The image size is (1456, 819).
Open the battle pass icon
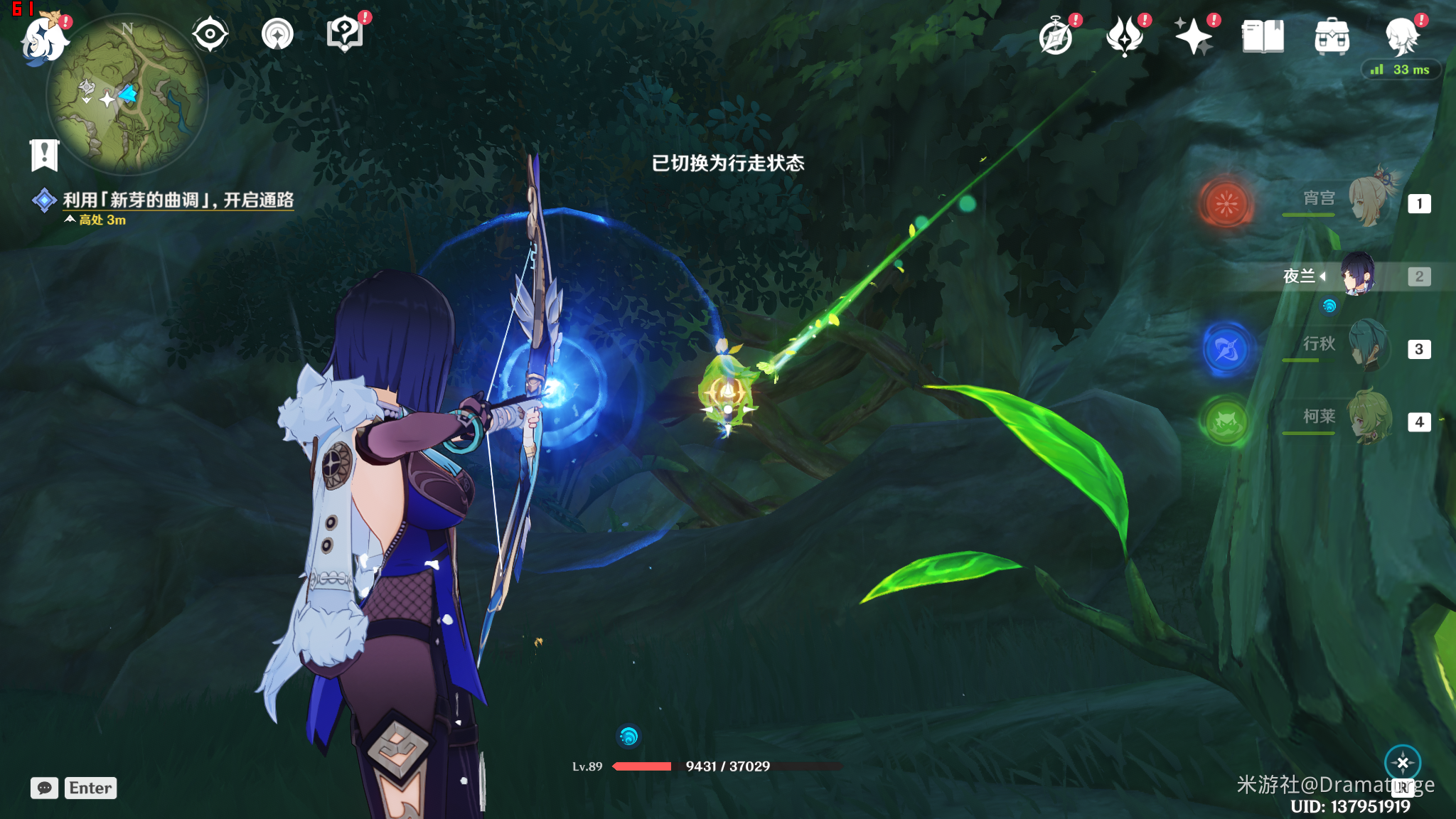1125,37
